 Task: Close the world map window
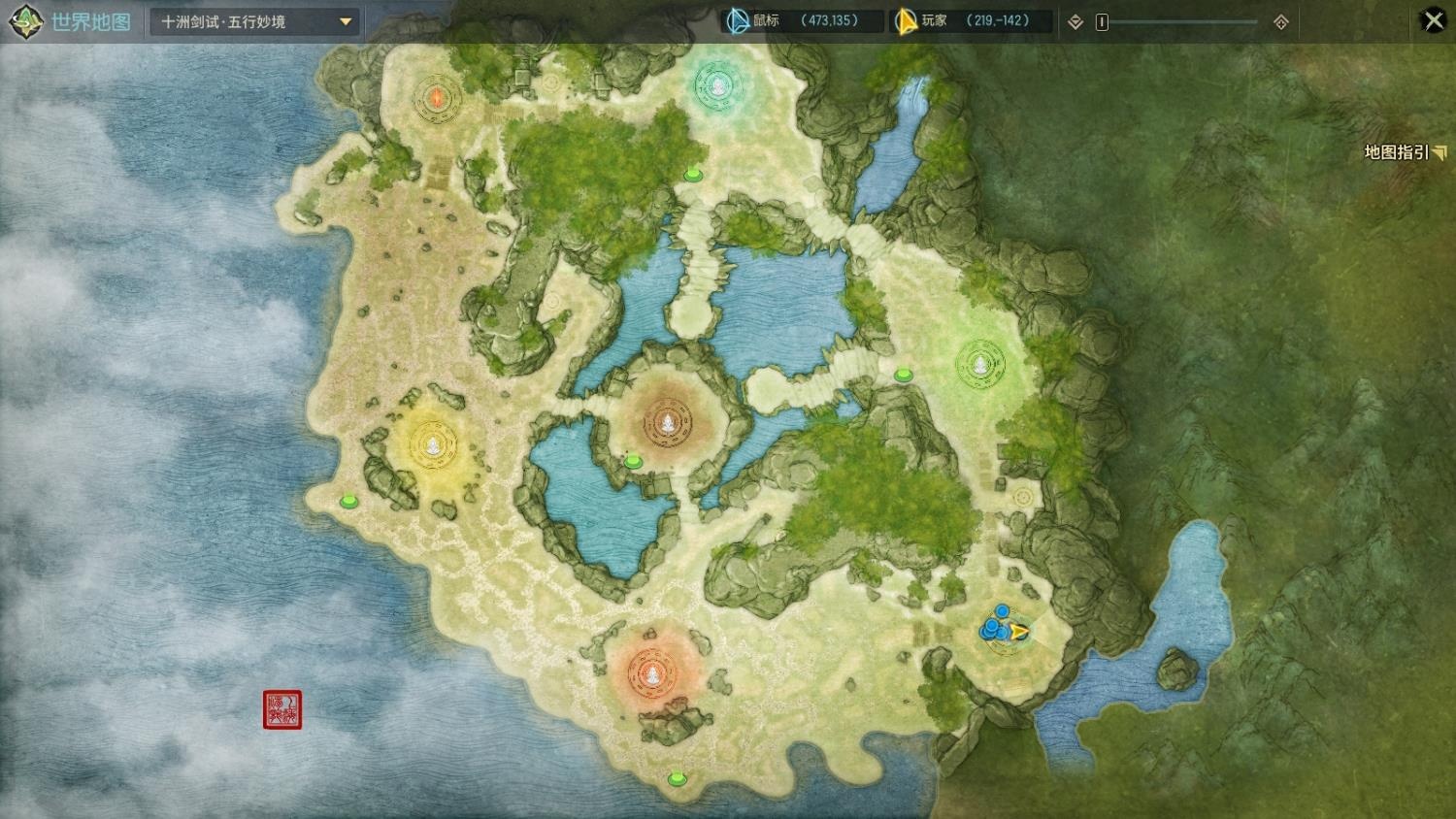[x=1433, y=20]
